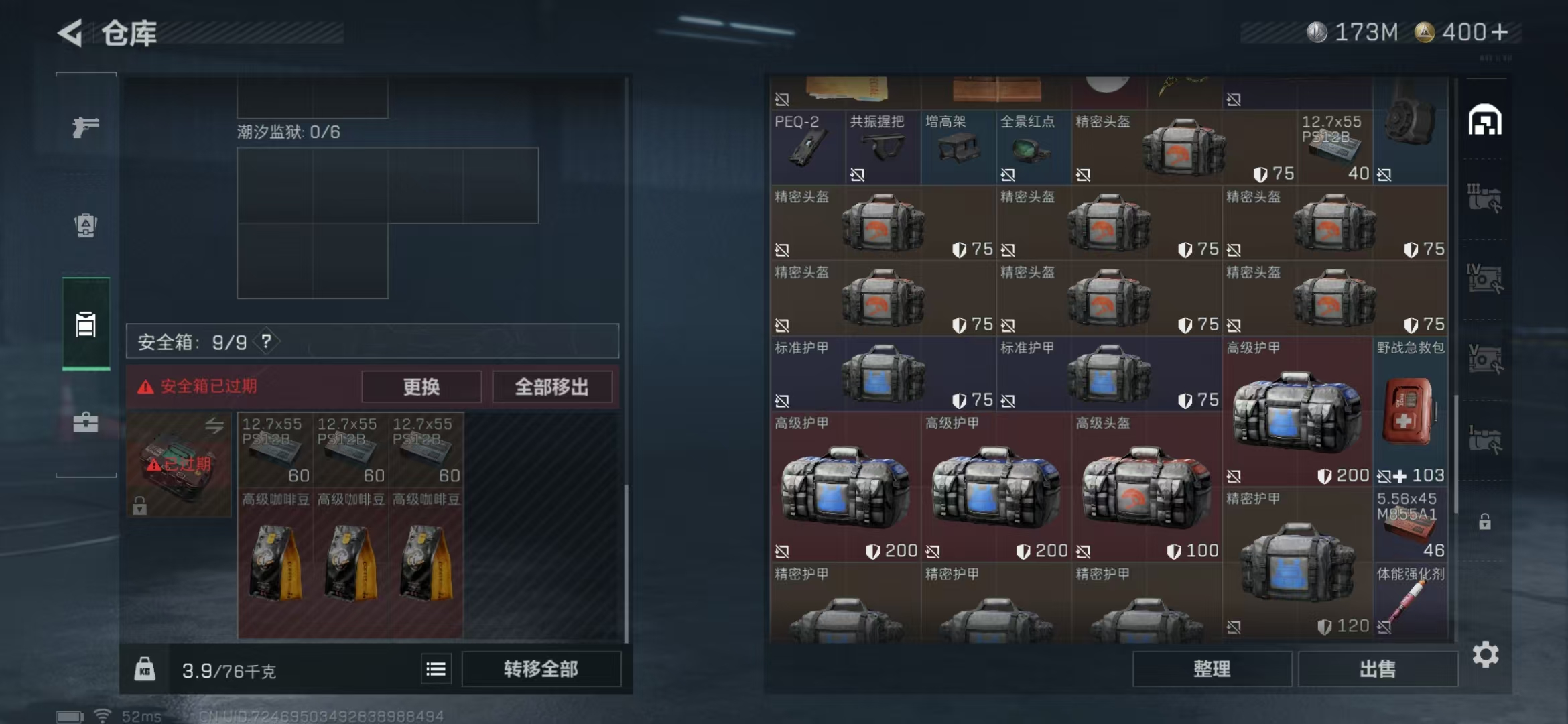Click the back arrow beside the 仓库 title

tap(72, 32)
